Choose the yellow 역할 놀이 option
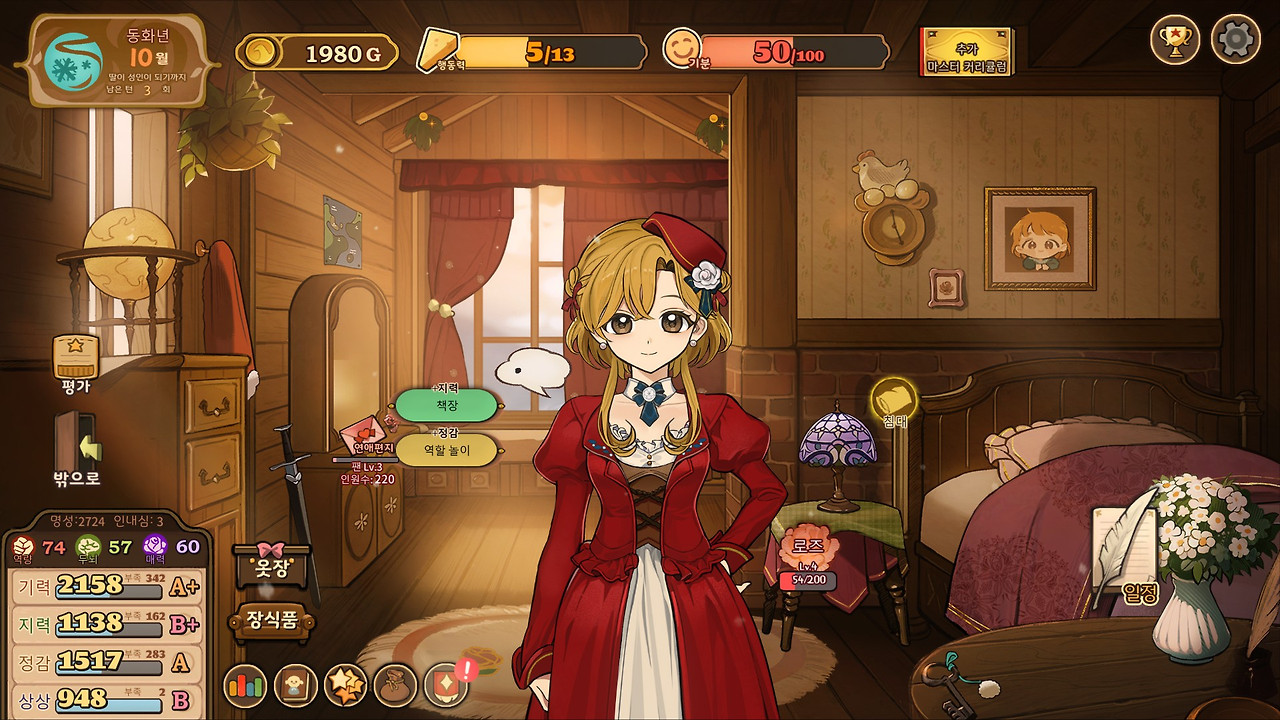 pos(446,450)
